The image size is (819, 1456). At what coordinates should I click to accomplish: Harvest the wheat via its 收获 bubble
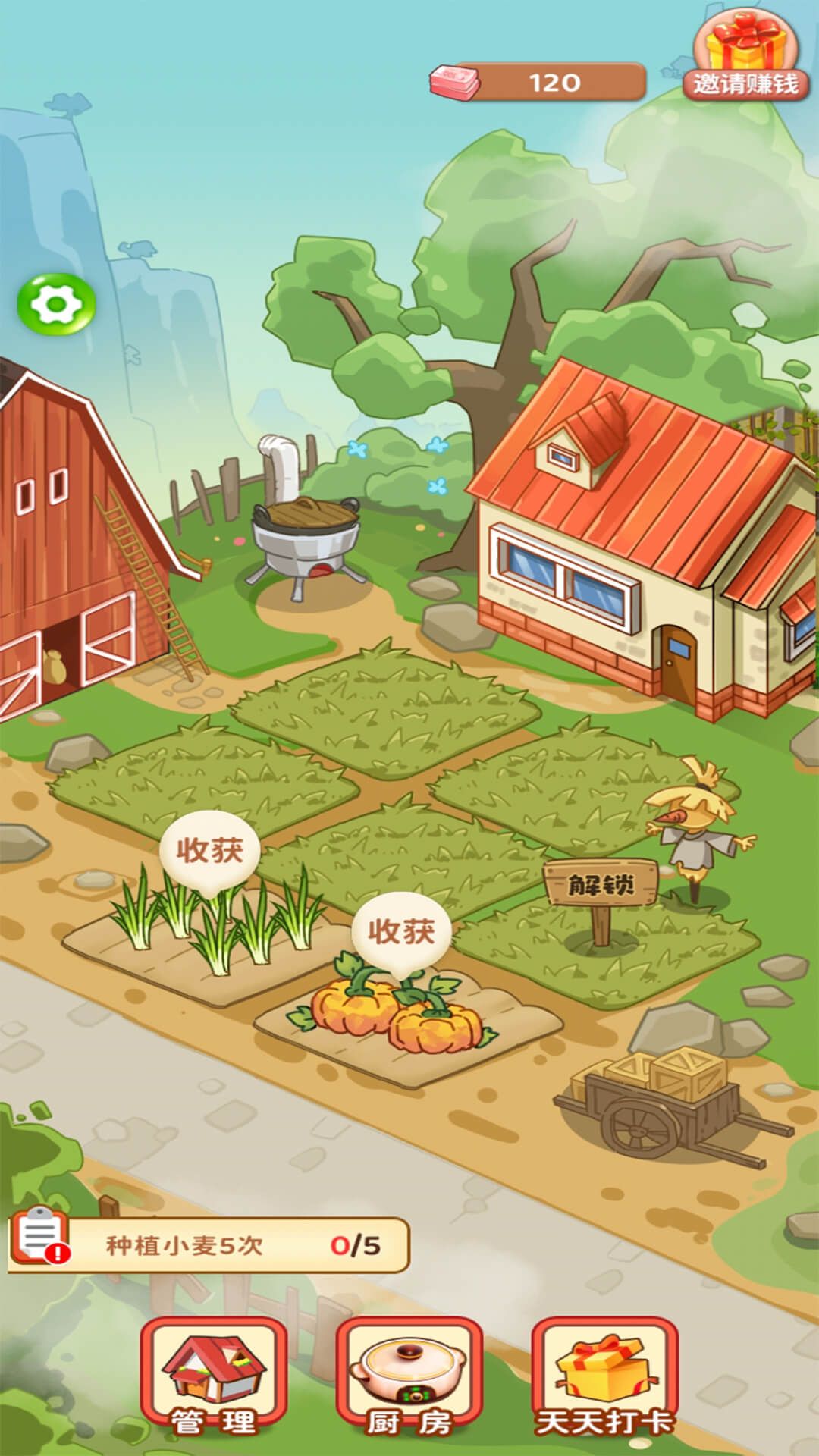[210, 850]
